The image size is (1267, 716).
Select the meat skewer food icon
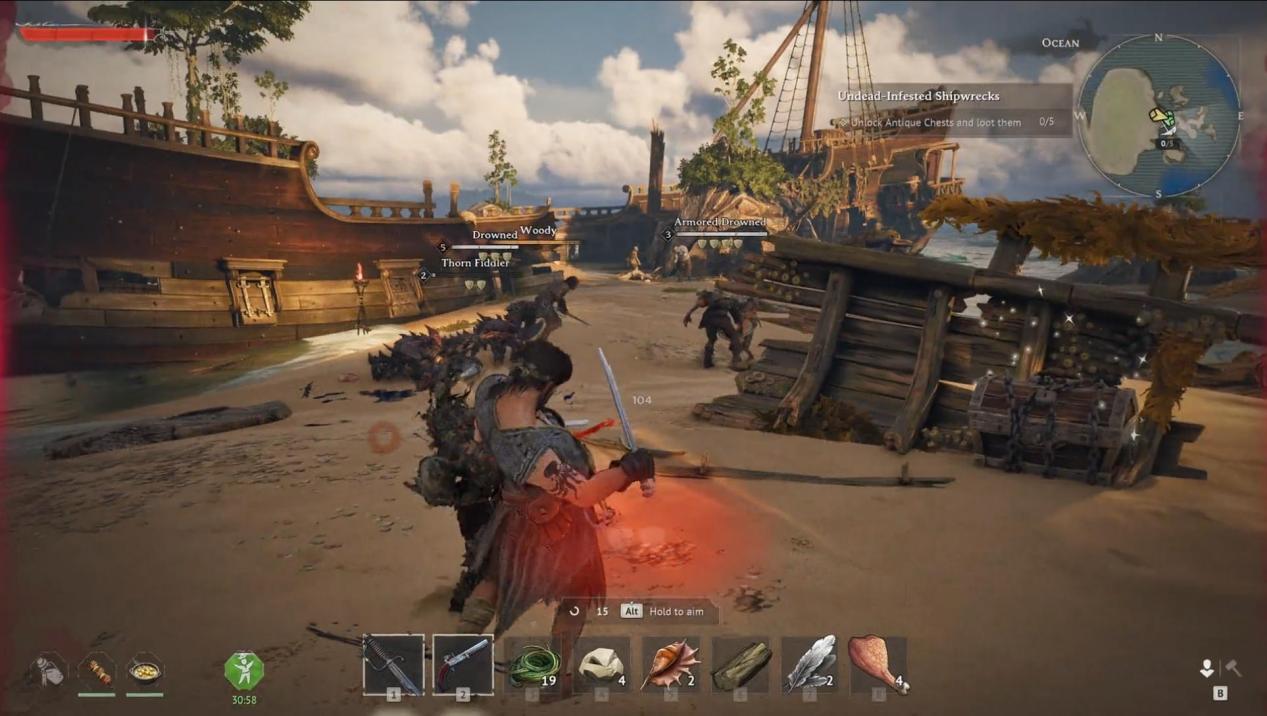[97, 670]
